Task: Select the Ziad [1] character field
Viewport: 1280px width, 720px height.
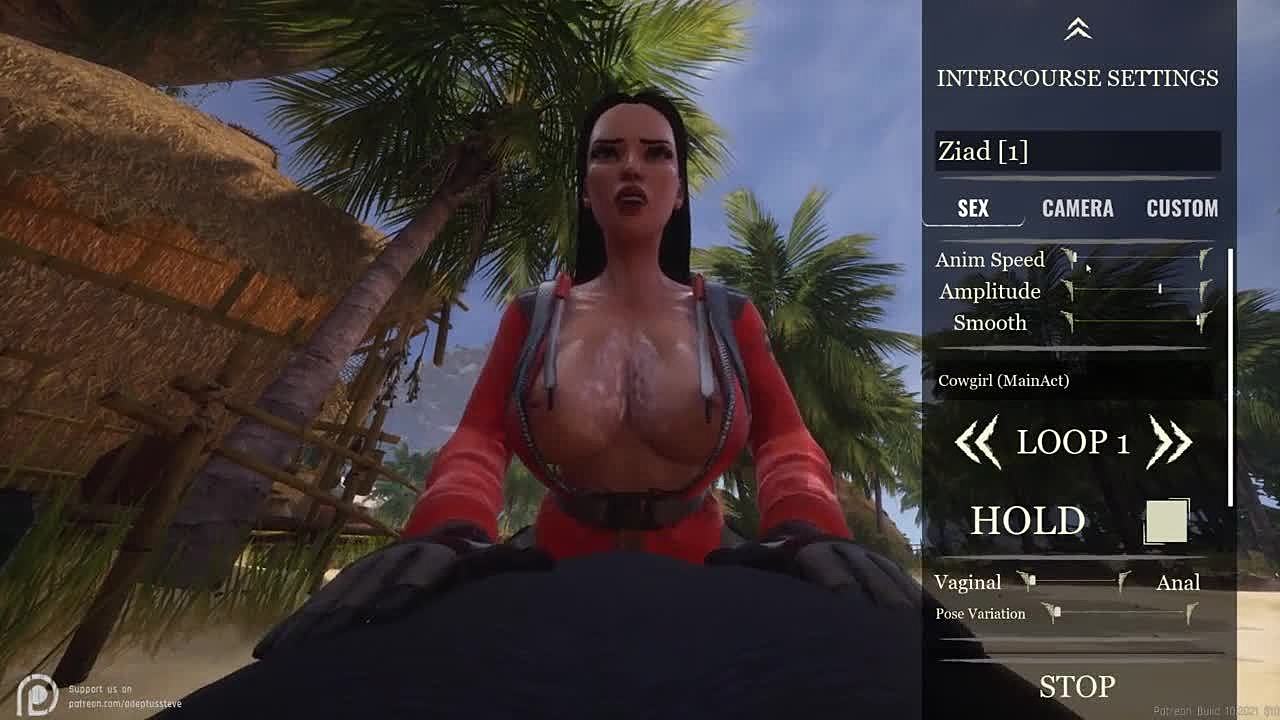Action: coord(1077,151)
